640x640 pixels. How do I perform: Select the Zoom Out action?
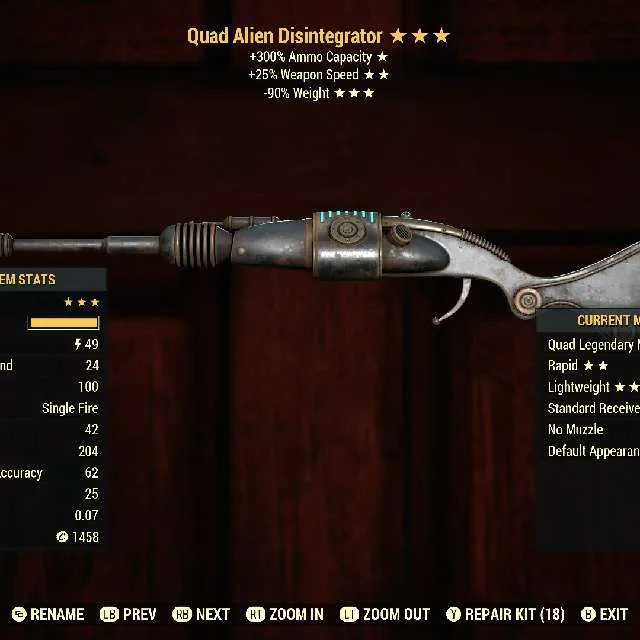[x=385, y=614]
